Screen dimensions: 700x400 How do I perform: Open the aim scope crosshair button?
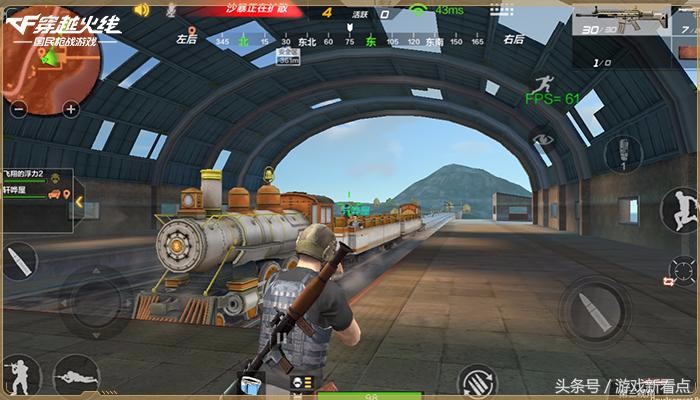click(x=682, y=271)
